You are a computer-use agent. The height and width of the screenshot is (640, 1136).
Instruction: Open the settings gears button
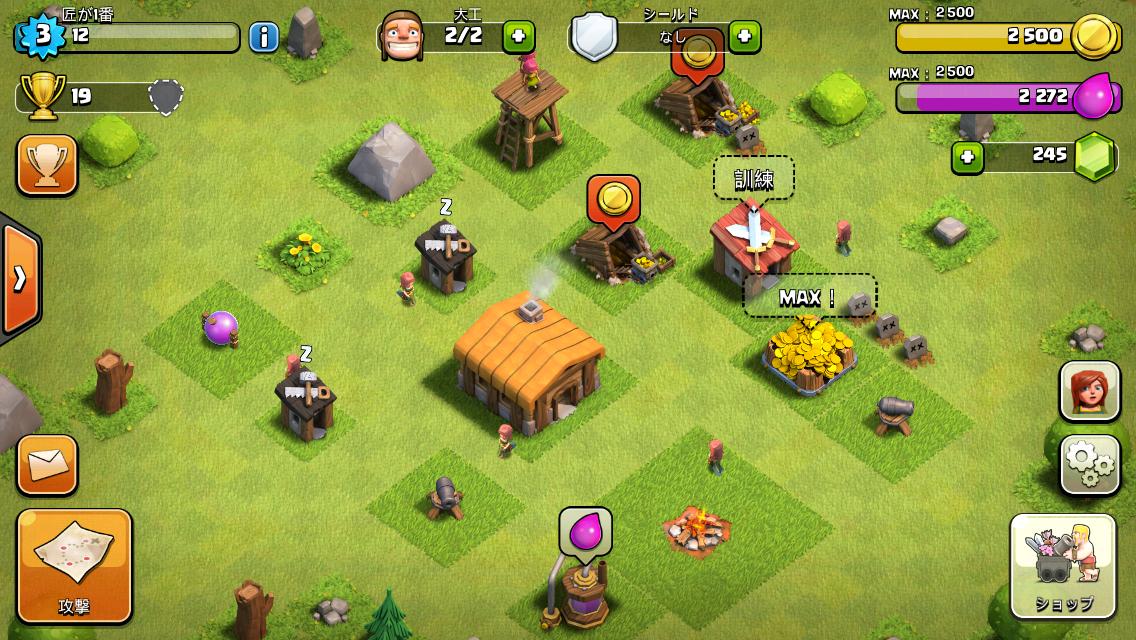pos(1090,463)
